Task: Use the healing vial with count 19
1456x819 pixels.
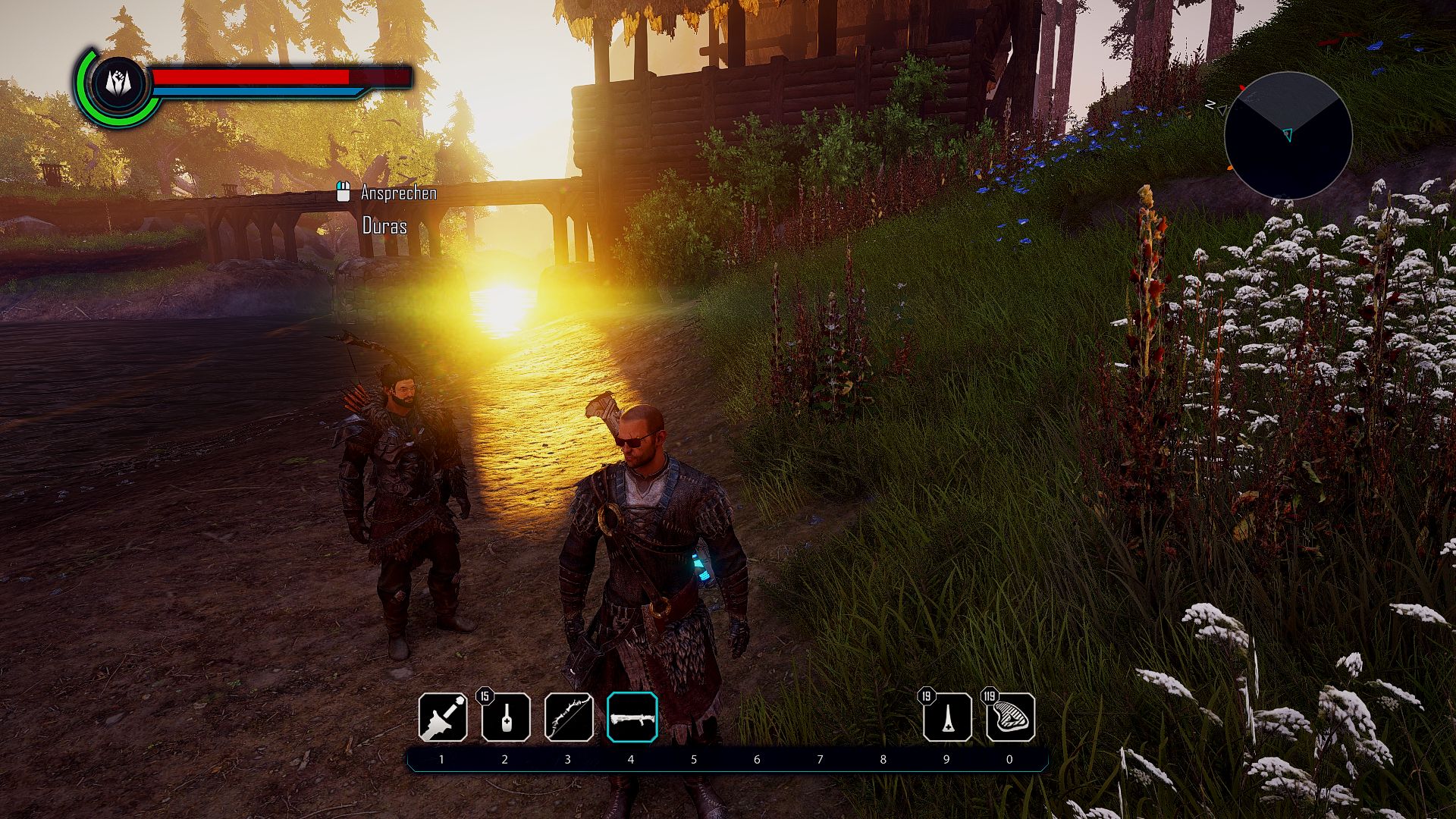Action: (x=947, y=717)
